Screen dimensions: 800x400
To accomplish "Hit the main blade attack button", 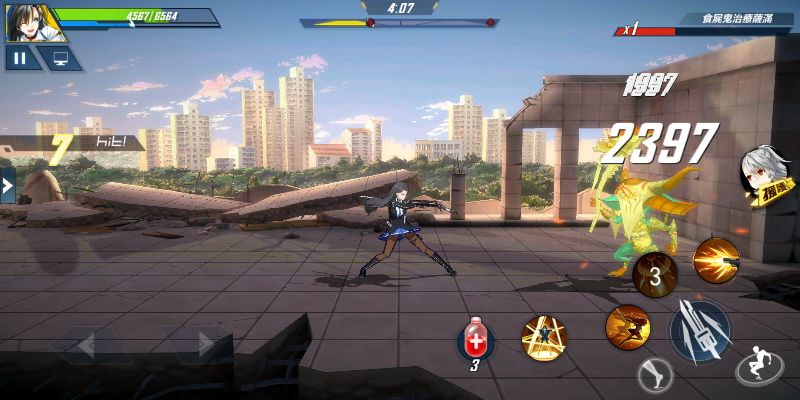I will tap(699, 329).
